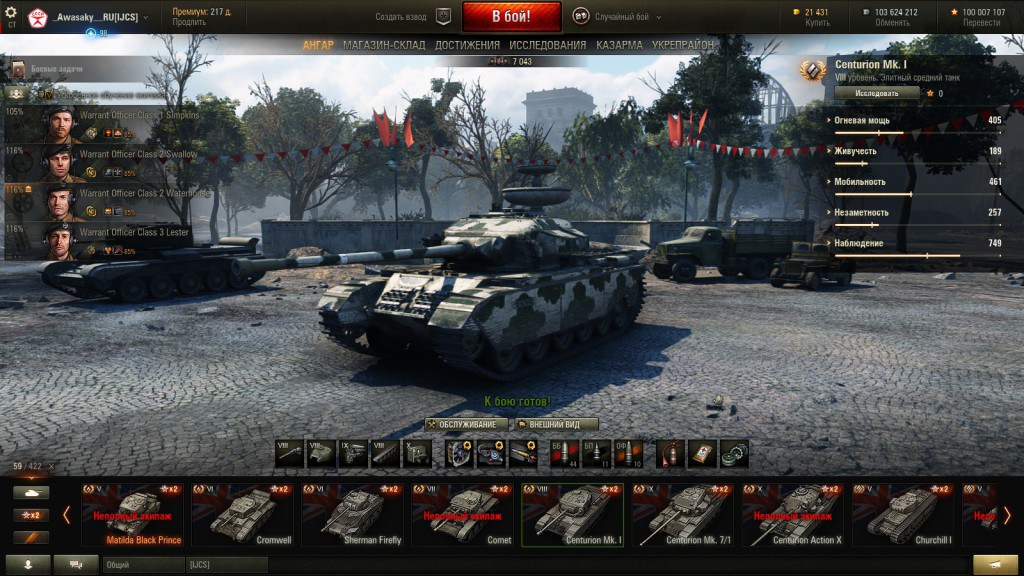Click the Исследовать research button
This screenshot has height=576, width=1024.
(876, 93)
